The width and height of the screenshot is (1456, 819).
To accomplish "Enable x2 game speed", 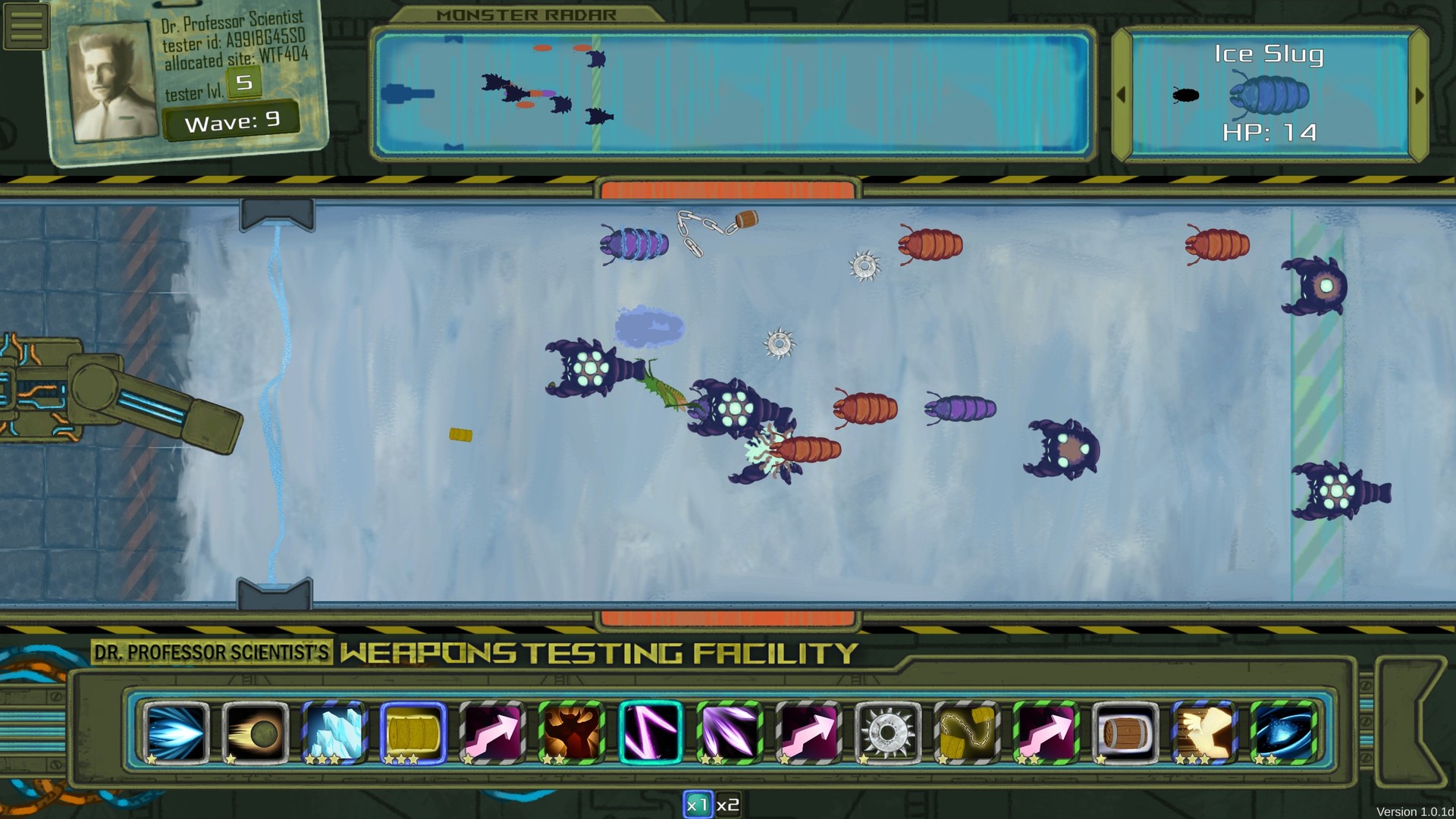I will point(726,805).
